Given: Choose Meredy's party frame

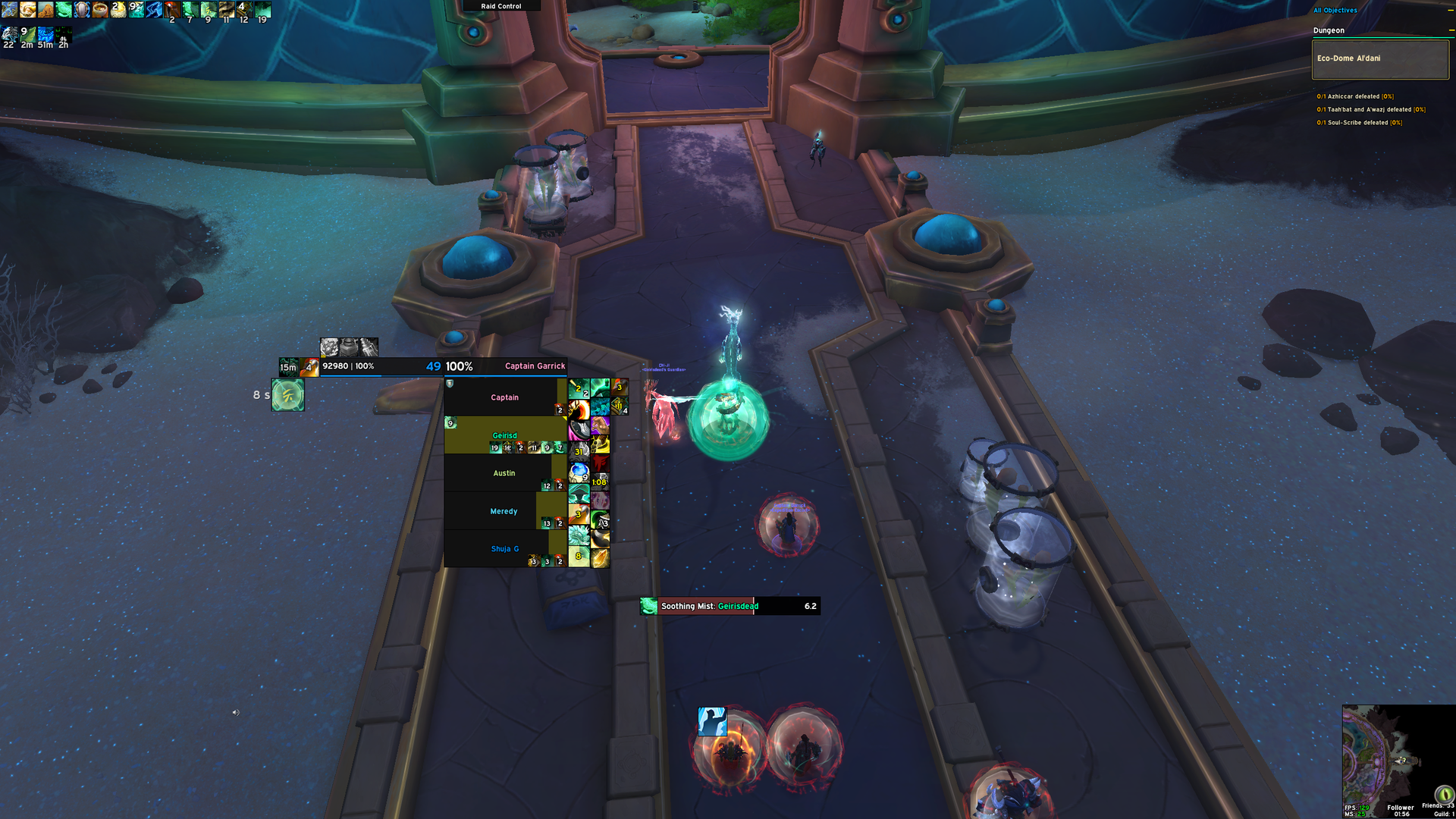Looking at the screenshot, I should [x=504, y=510].
